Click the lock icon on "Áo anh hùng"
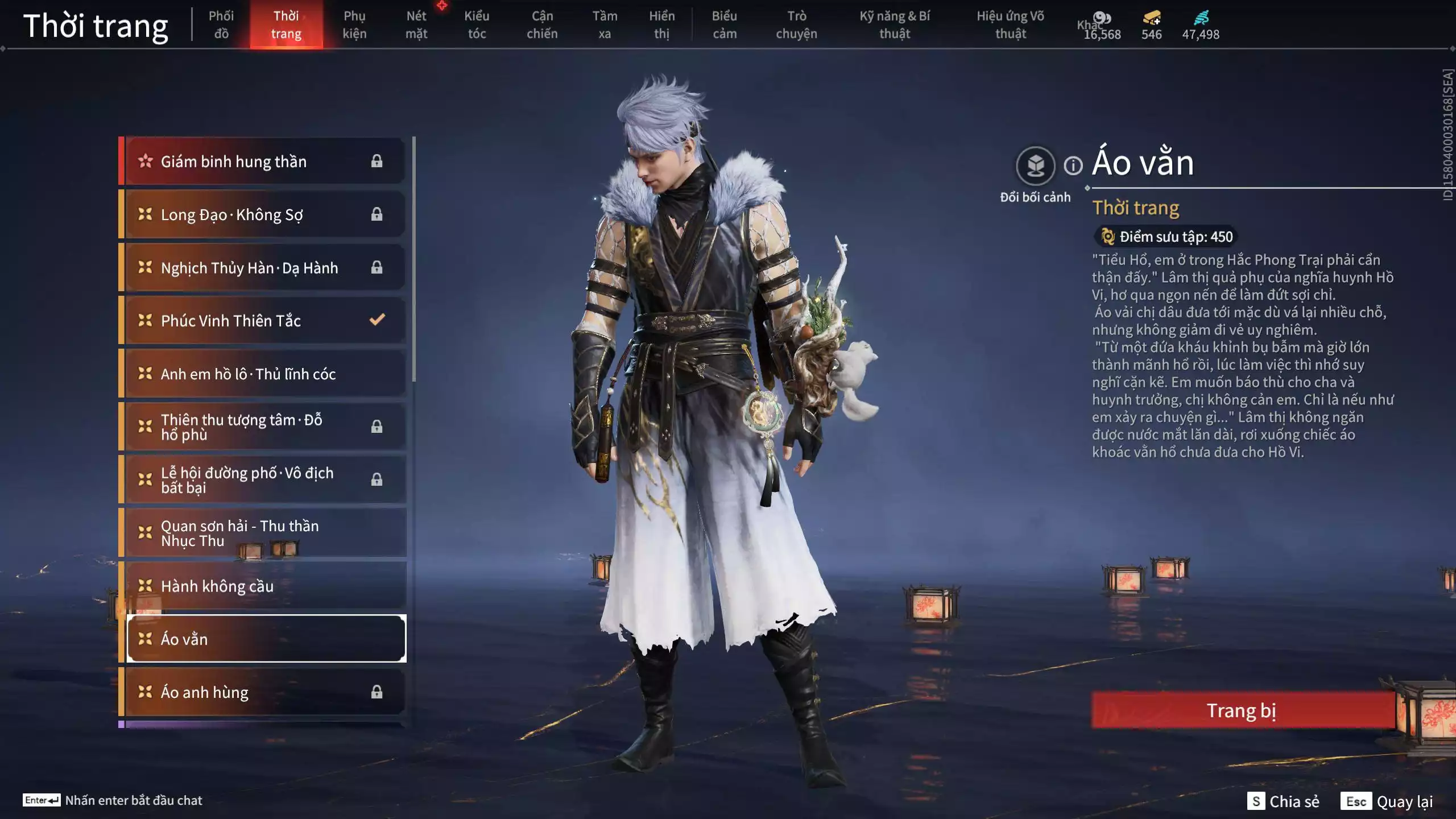The width and height of the screenshot is (1456, 819). click(x=375, y=692)
